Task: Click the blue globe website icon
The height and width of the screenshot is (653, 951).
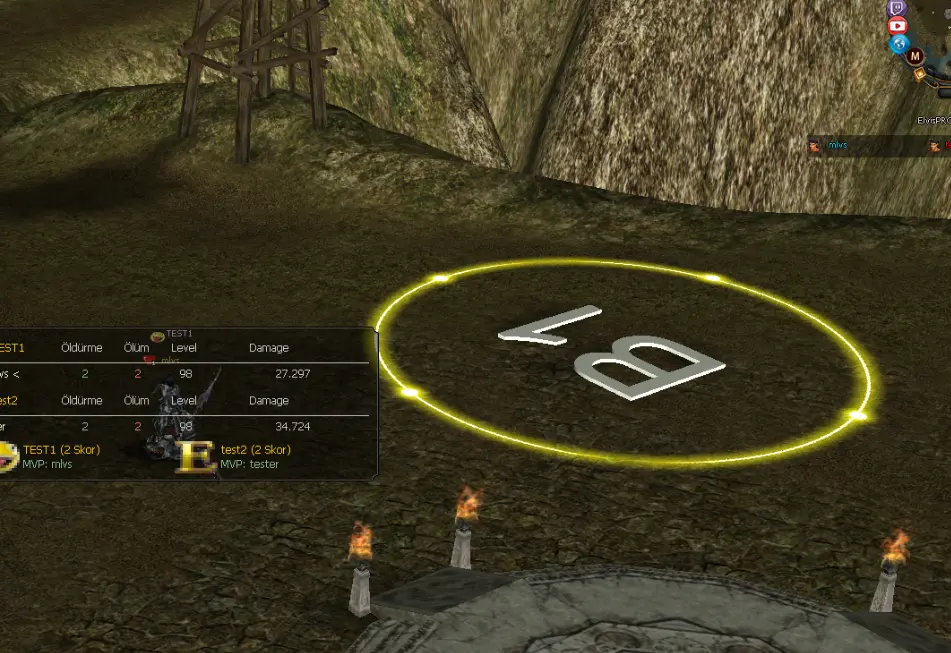Action: pos(900,45)
